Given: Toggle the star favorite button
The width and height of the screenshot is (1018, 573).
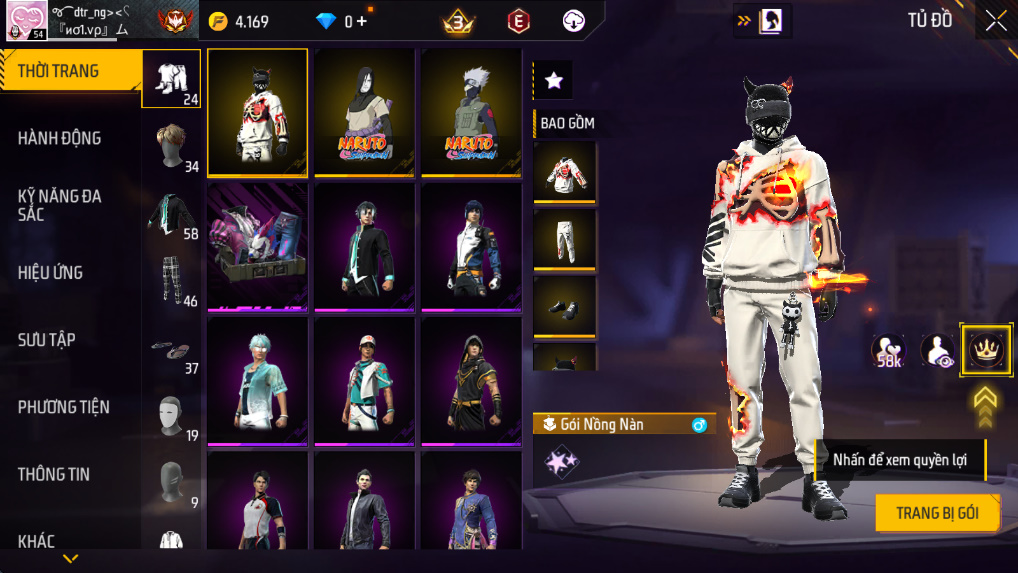Looking at the screenshot, I should coord(553,81).
